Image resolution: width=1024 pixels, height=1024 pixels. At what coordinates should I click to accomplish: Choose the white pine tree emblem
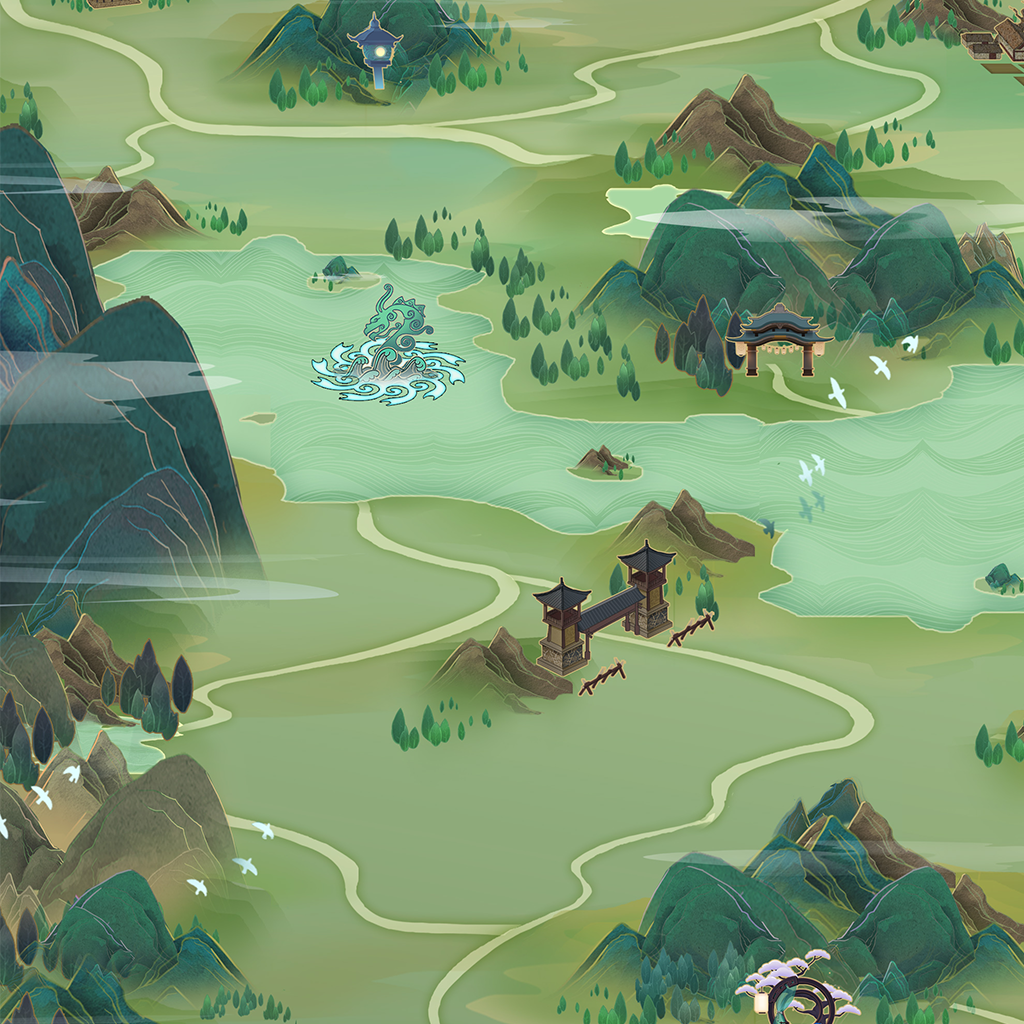[799, 987]
